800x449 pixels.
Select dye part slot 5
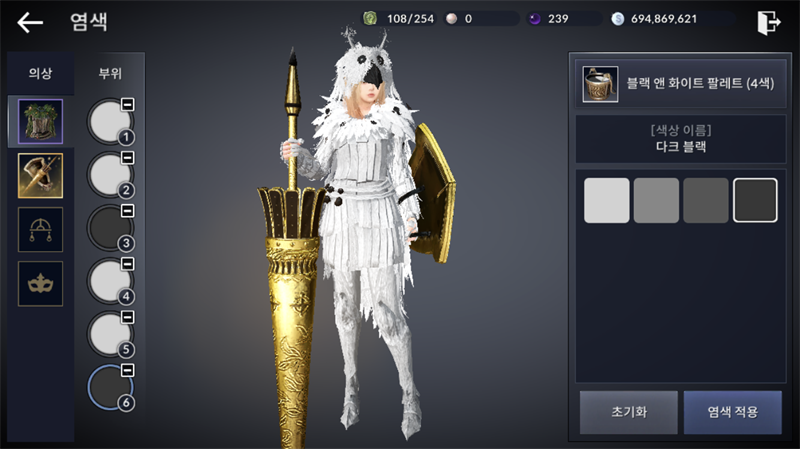(110, 334)
